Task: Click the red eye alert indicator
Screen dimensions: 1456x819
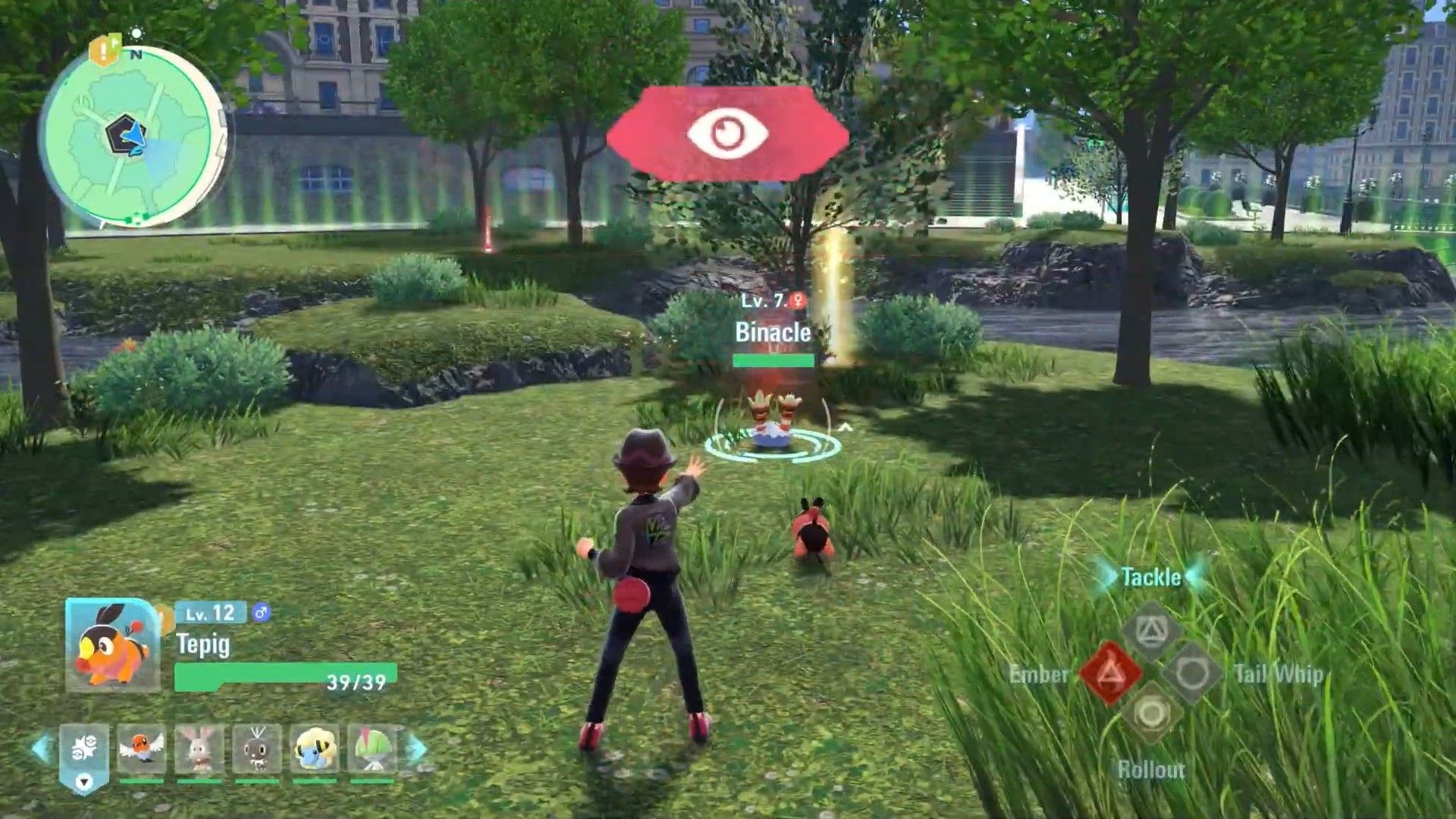Action: tap(727, 133)
